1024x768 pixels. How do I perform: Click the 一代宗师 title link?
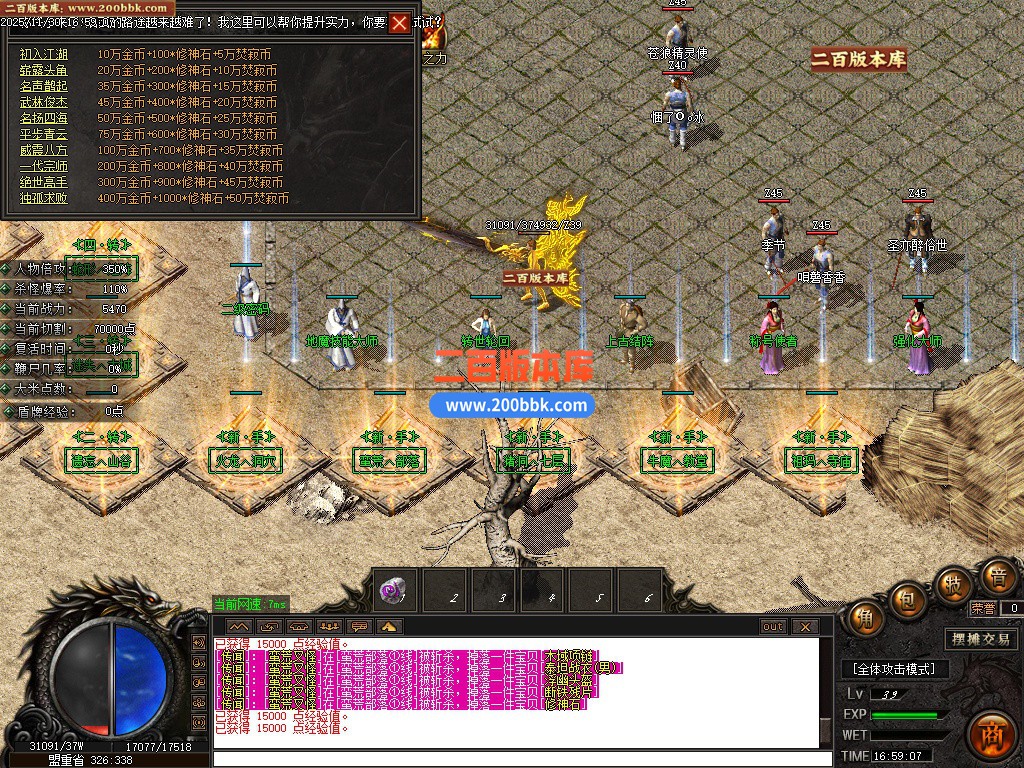click(44, 166)
